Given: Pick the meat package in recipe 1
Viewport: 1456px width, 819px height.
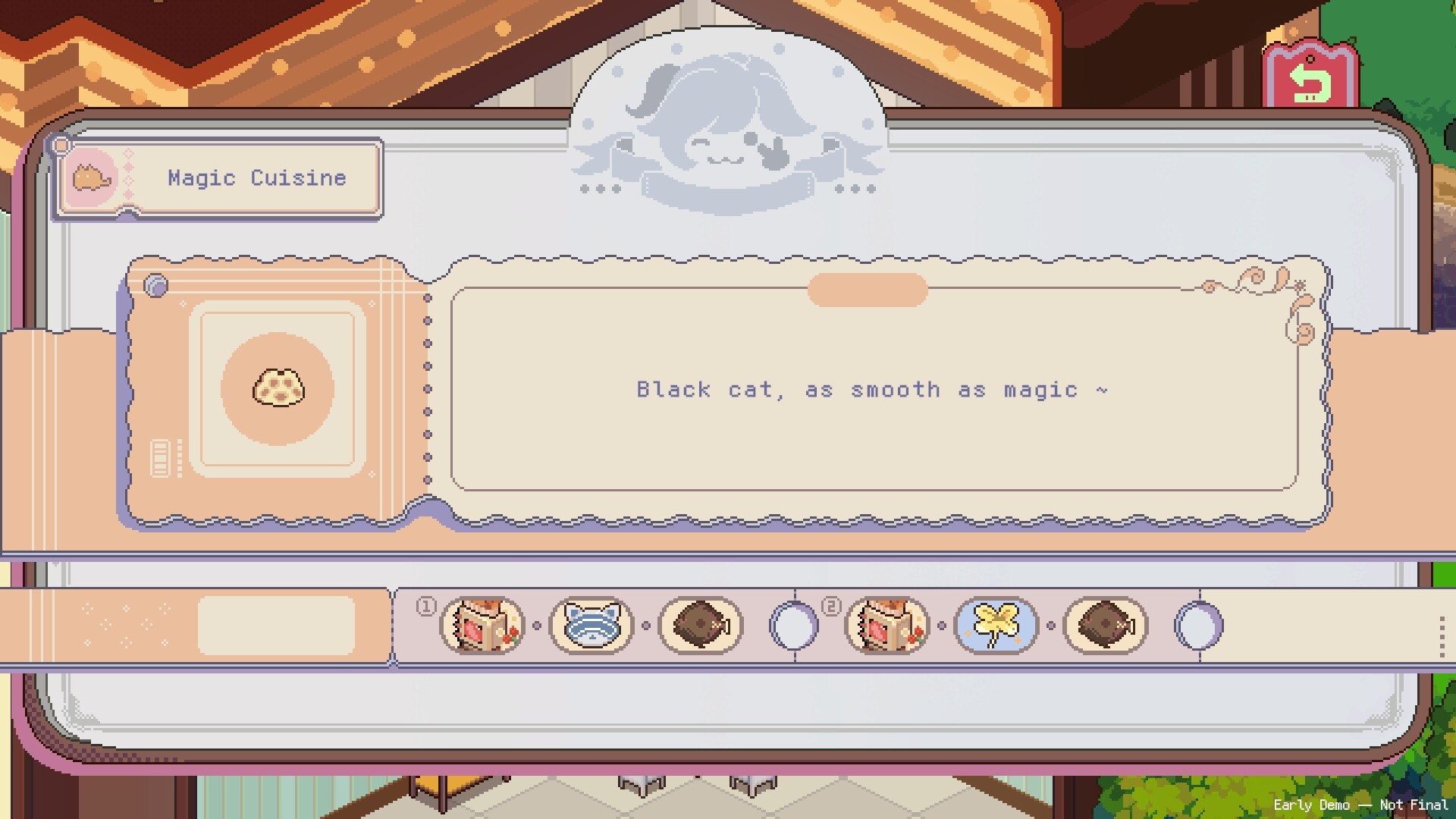Looking at the screenshot, I should (x=482, y=626).
